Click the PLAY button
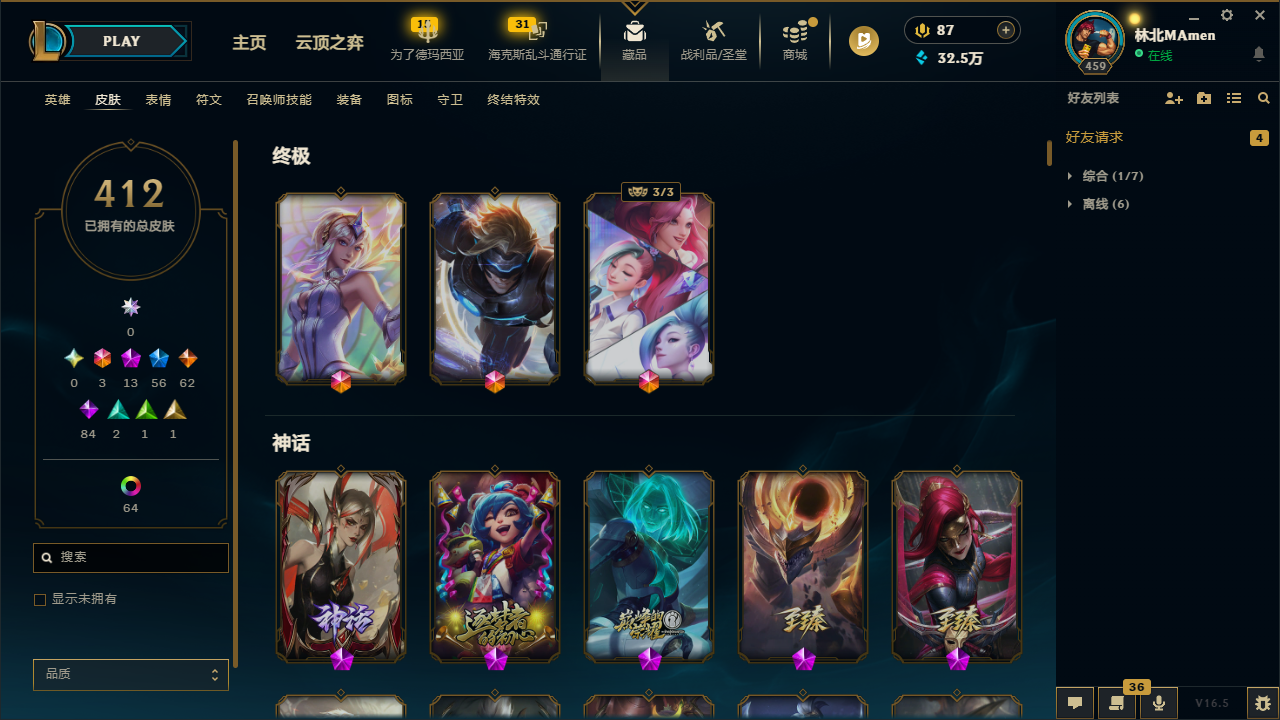The width and height of the screenshot is (1280, 720). click(121, 41)
